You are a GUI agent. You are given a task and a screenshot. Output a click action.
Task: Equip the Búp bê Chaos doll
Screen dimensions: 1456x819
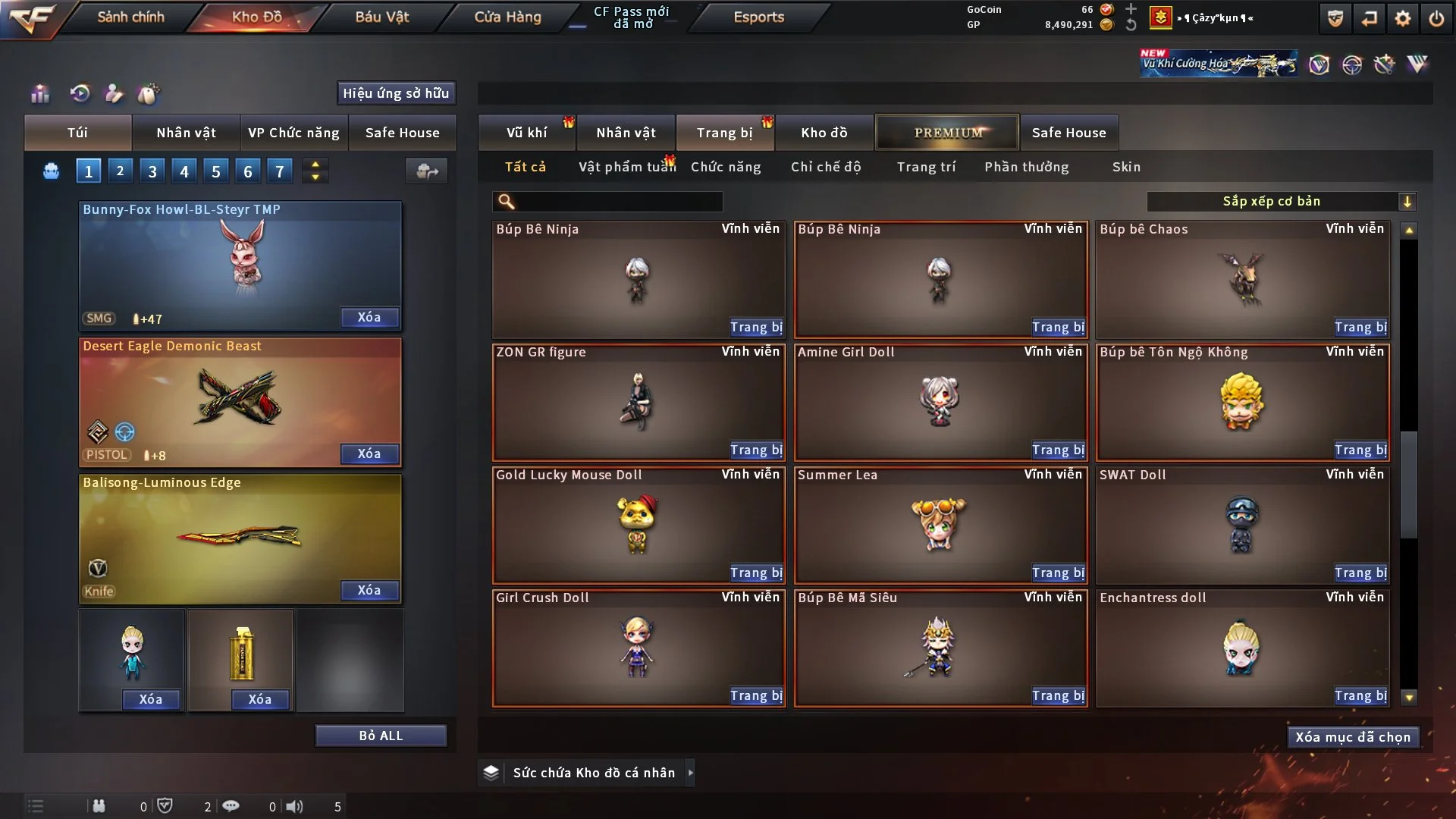coord(1360,328)
